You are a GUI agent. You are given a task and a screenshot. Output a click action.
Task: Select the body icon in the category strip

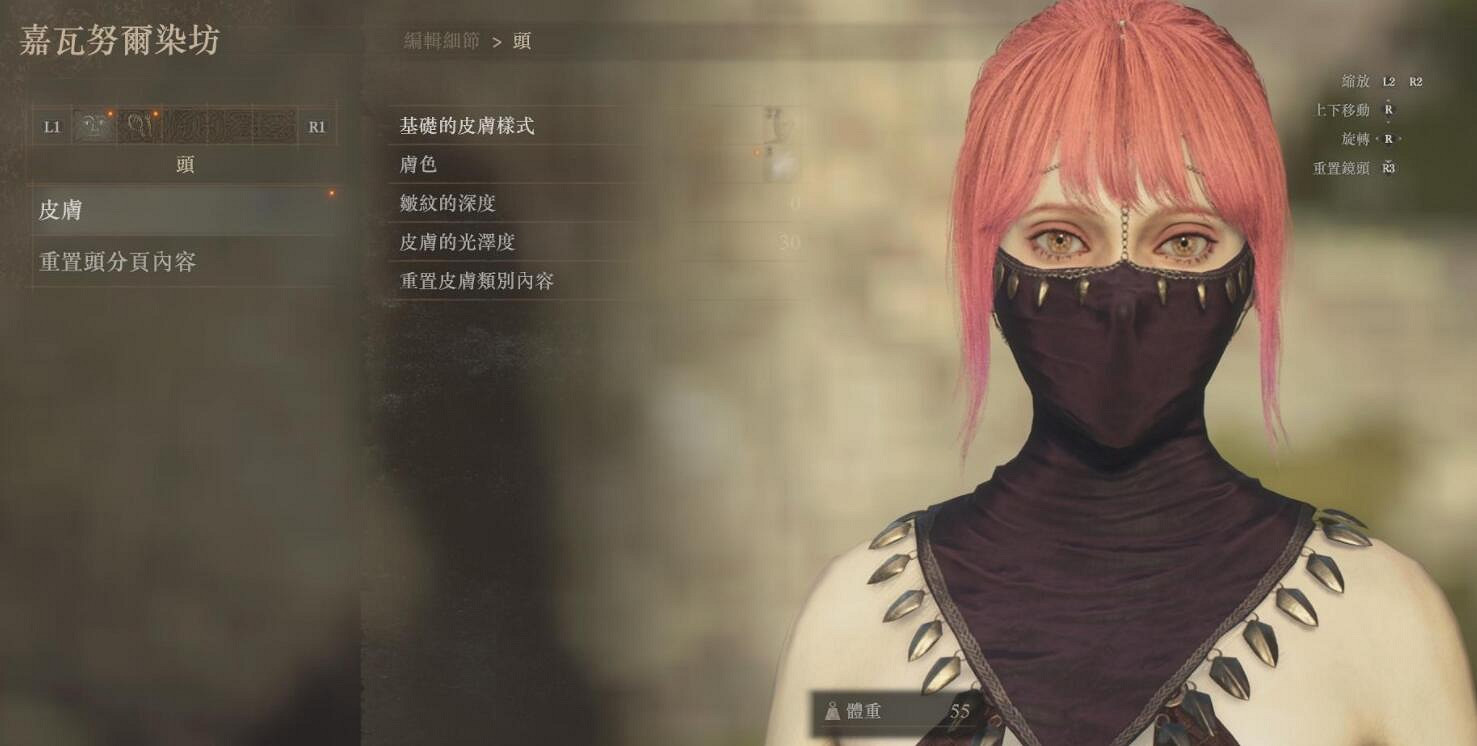142,126
